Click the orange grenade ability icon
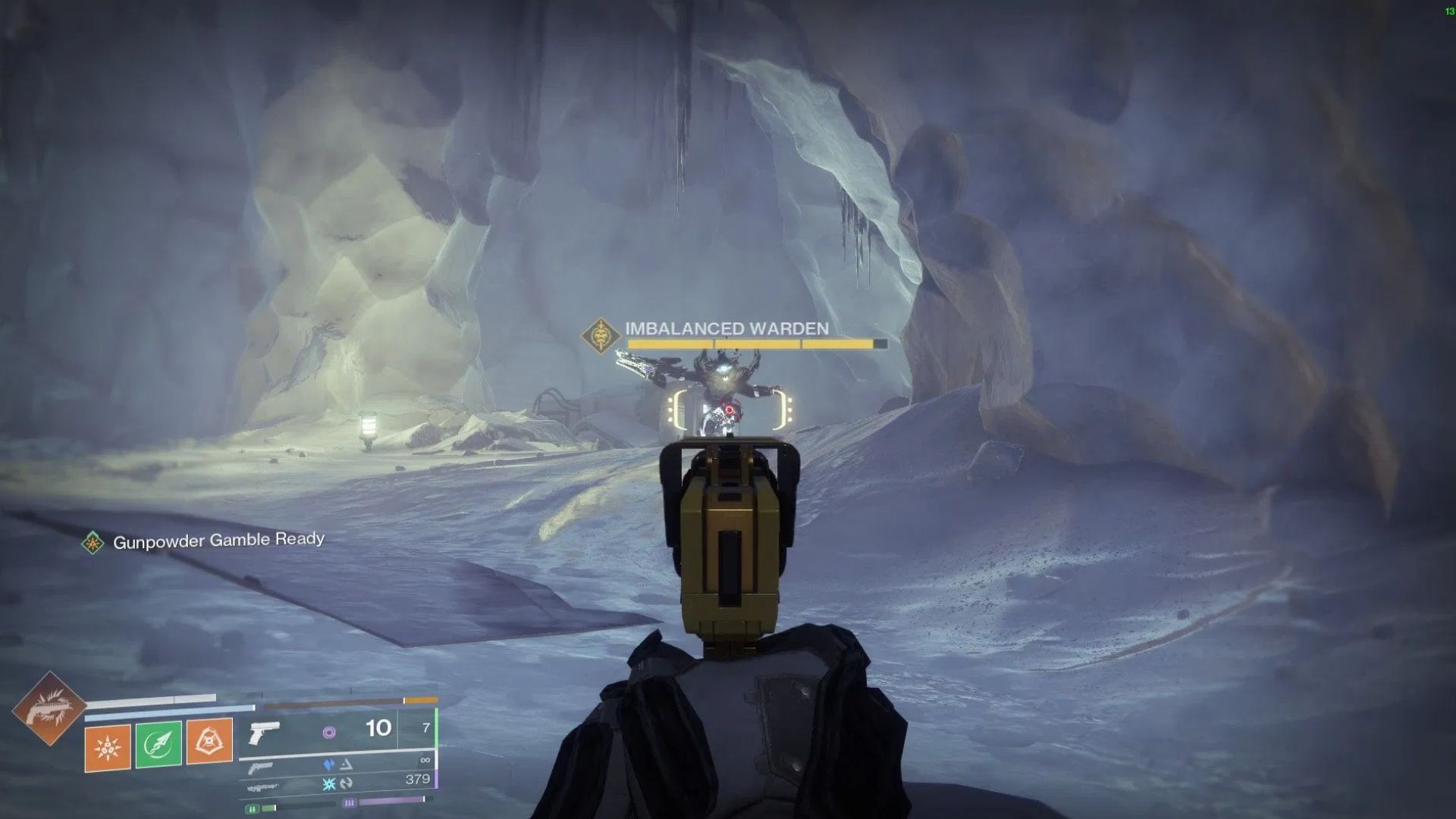This screenshot has width=1456, height=819. click(106, 743)
